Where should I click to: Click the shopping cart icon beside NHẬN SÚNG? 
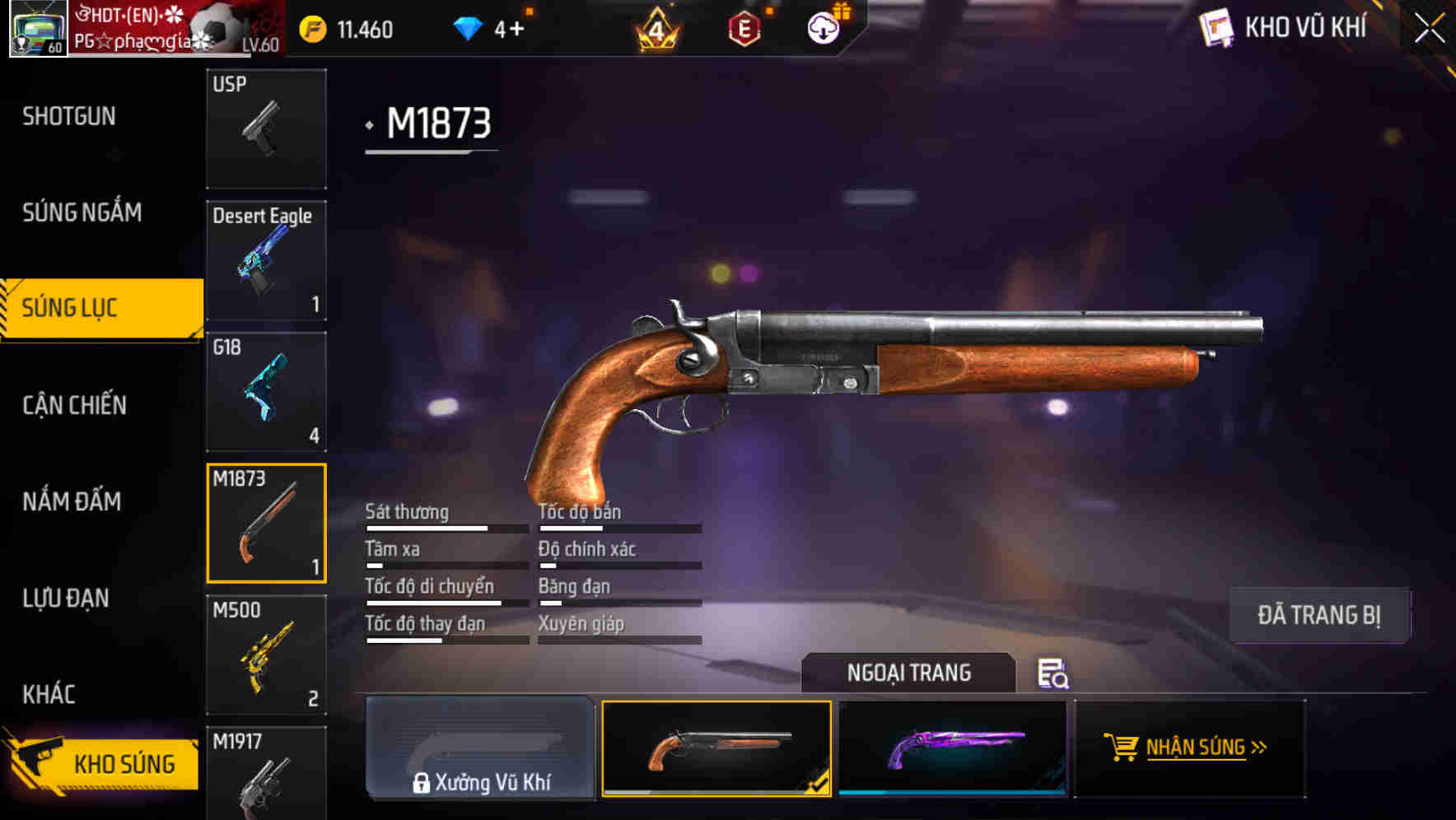(x=1122, y=748)
